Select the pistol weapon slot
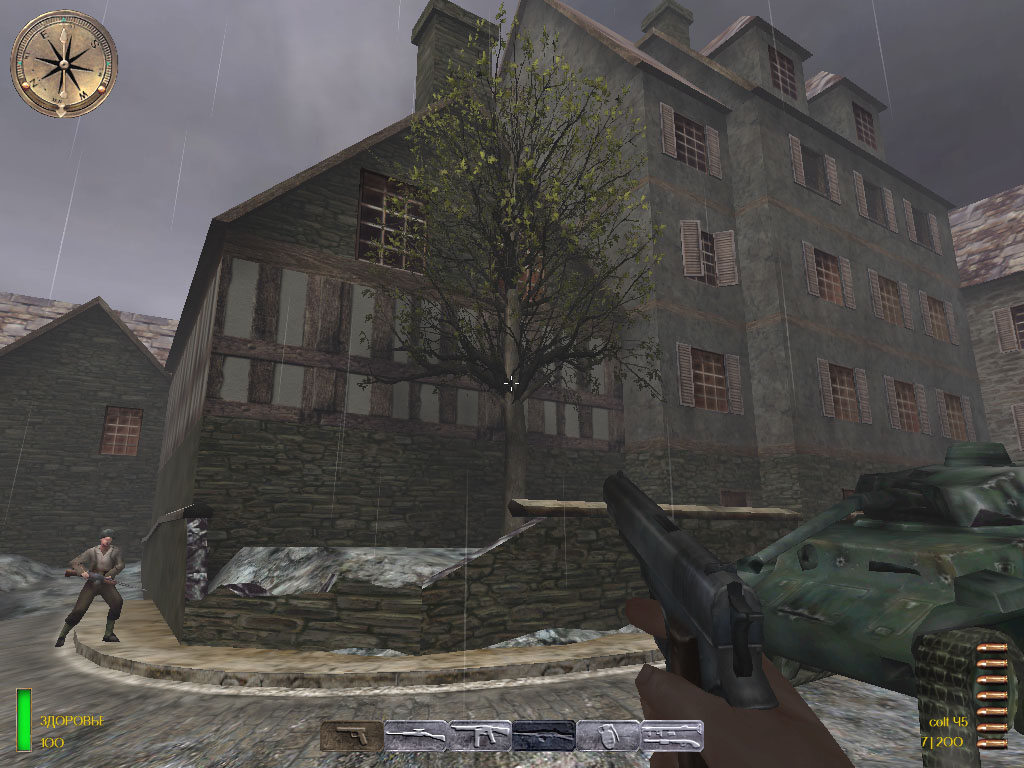Image resolution: width=1024 pixels, height=768 pixels. click(x=351, y=736)
